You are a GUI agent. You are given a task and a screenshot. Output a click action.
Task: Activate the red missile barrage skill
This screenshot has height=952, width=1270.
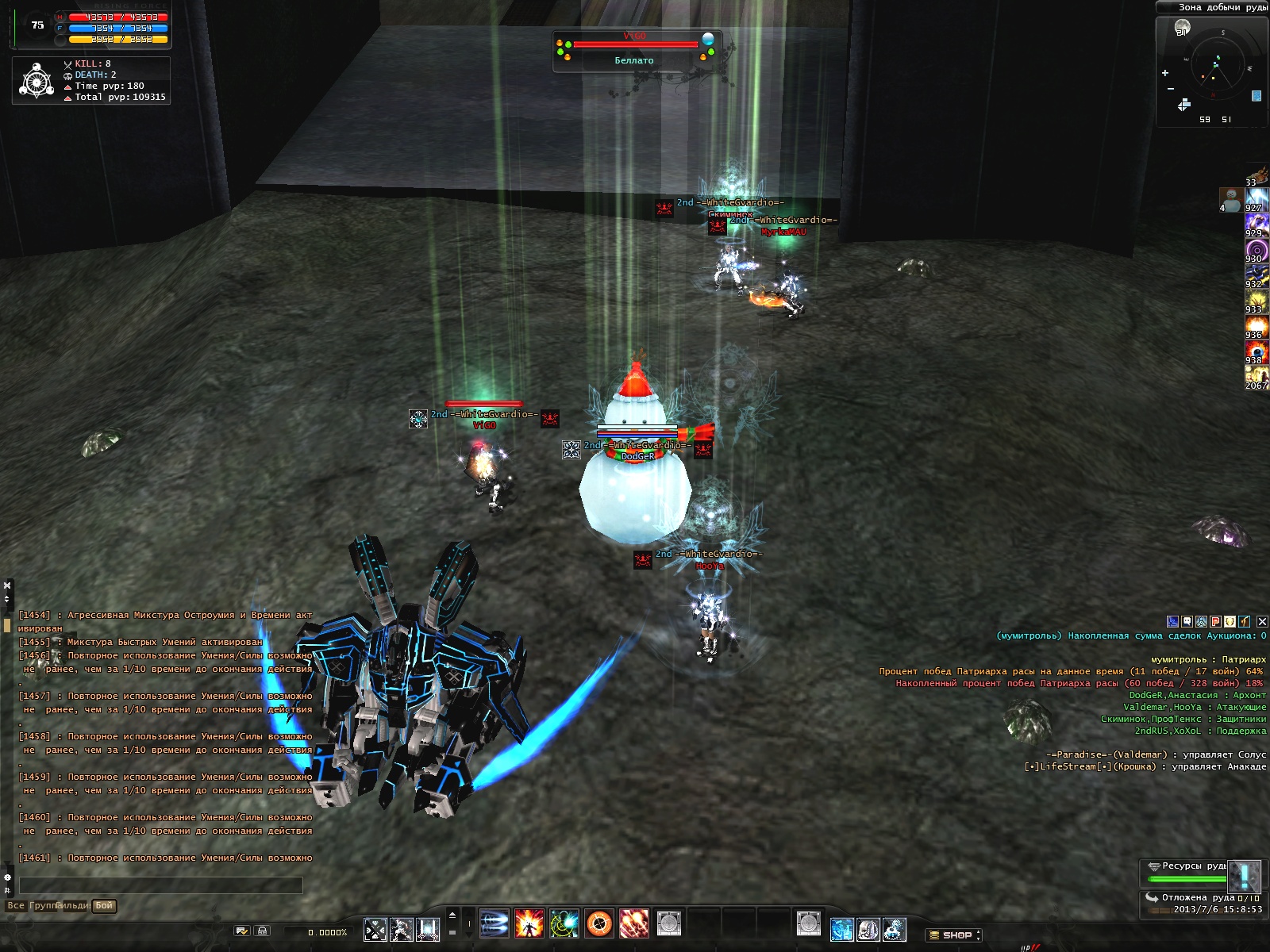[x=634, y=923]
